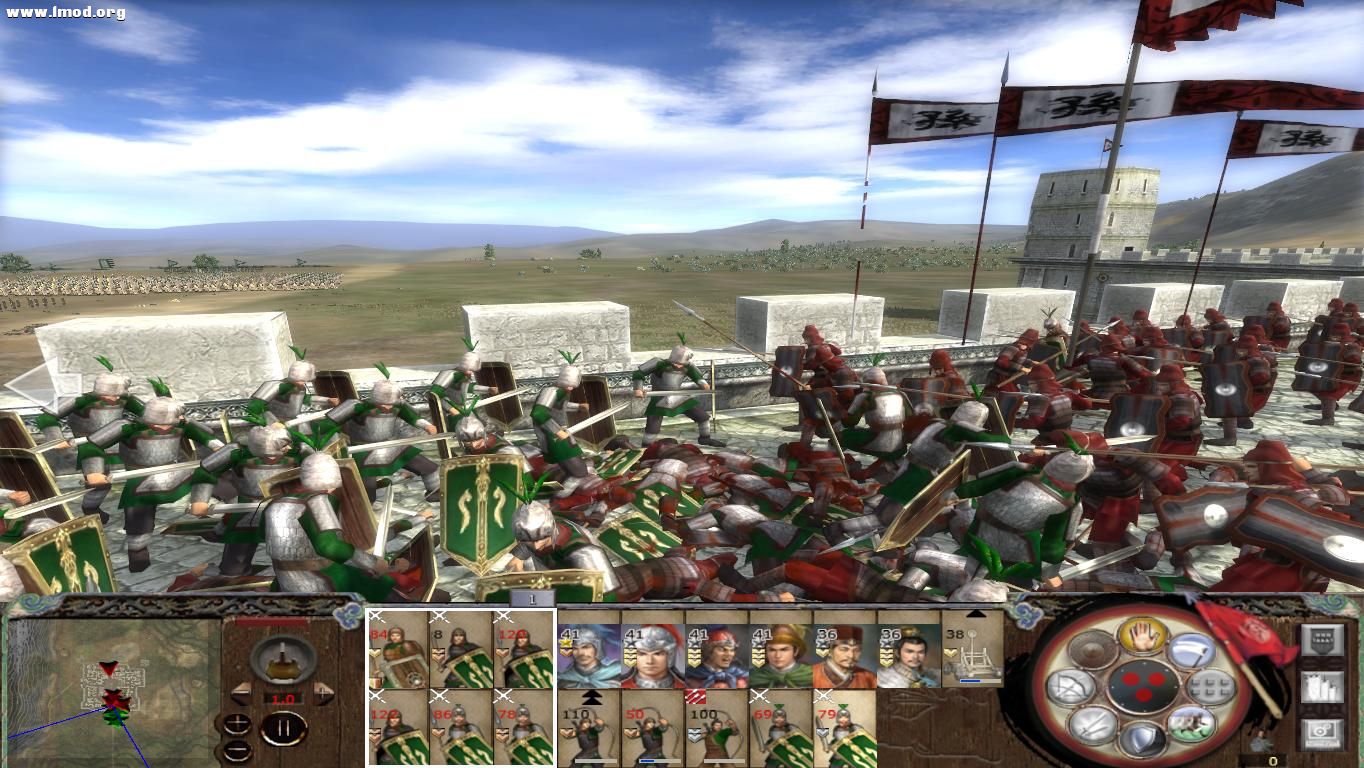The image size is (1364, 768).
Task: Click the axe special-ability icon
Action: click(x=1194, y=653)
